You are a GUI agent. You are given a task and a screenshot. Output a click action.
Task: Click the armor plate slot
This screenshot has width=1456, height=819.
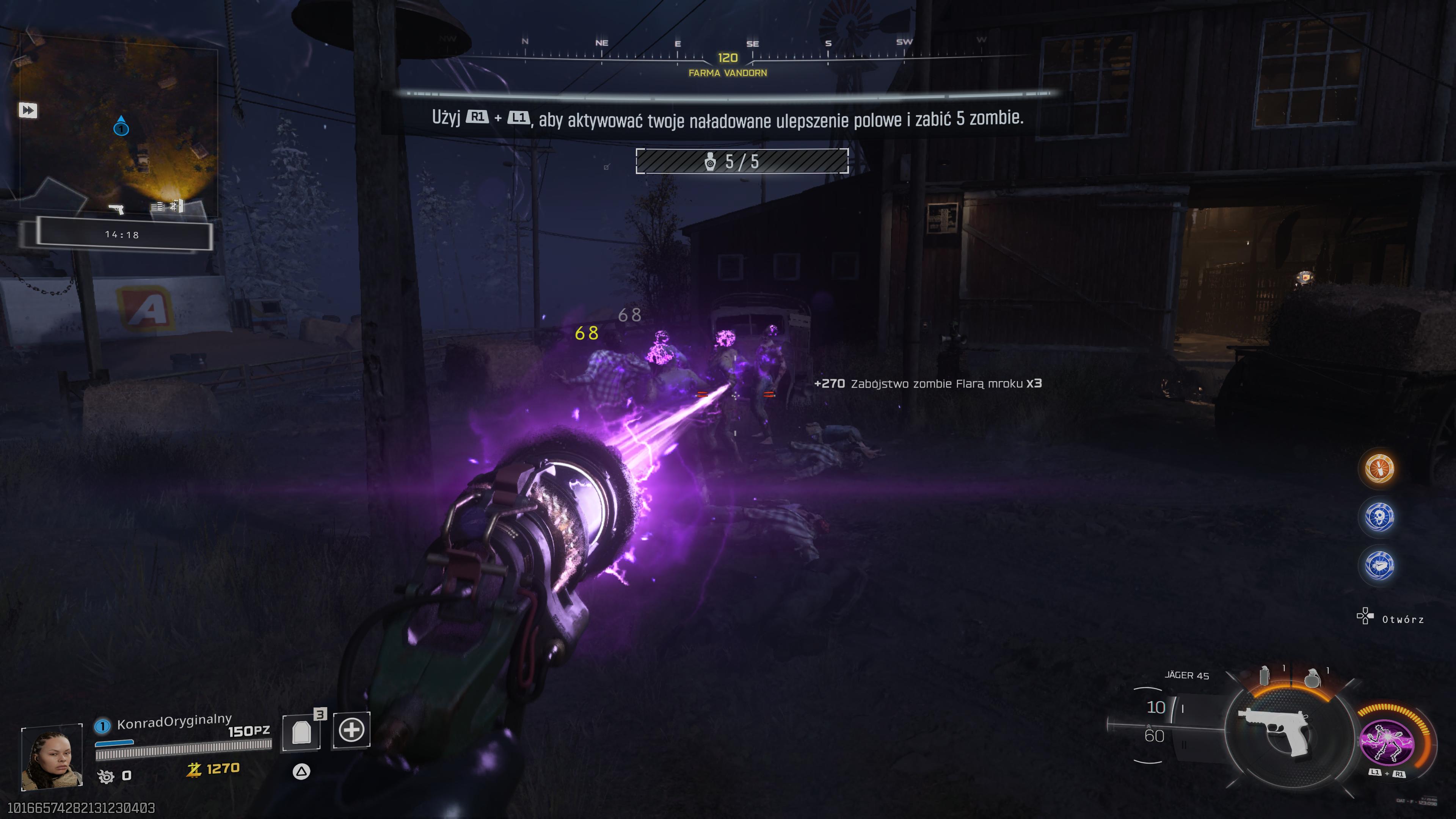(302, 732)
